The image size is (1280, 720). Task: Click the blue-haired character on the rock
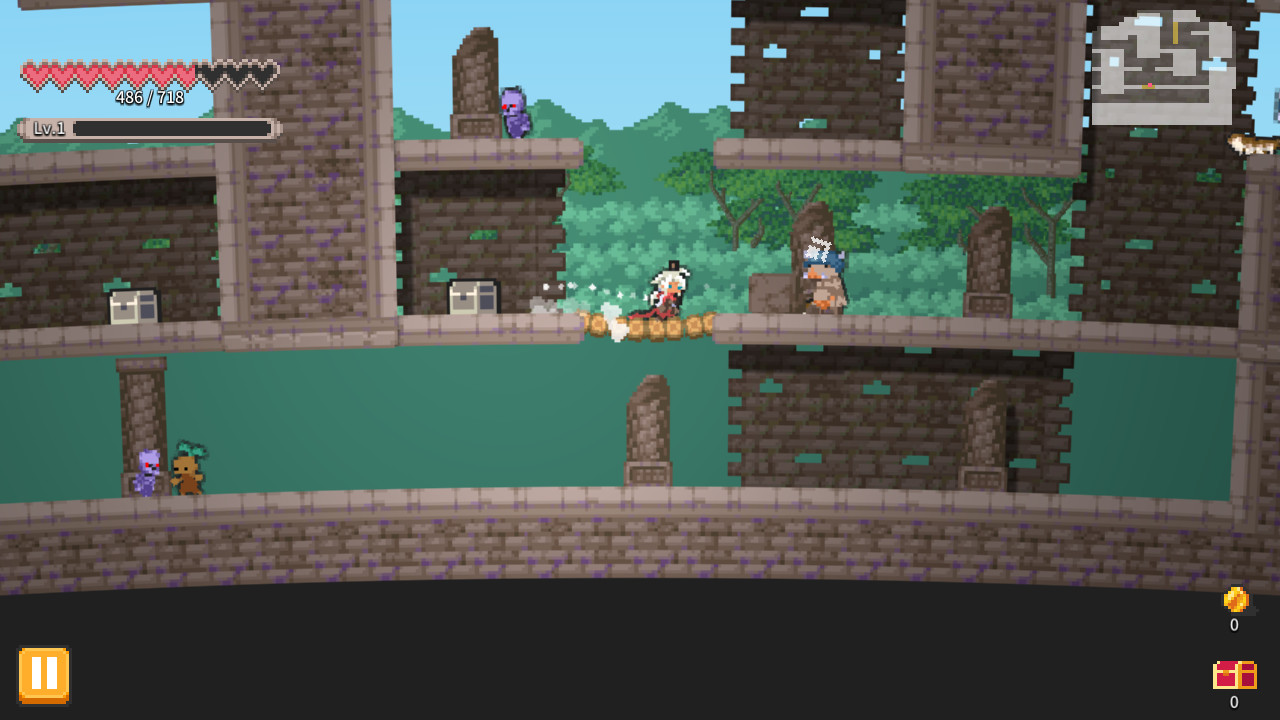822,270
